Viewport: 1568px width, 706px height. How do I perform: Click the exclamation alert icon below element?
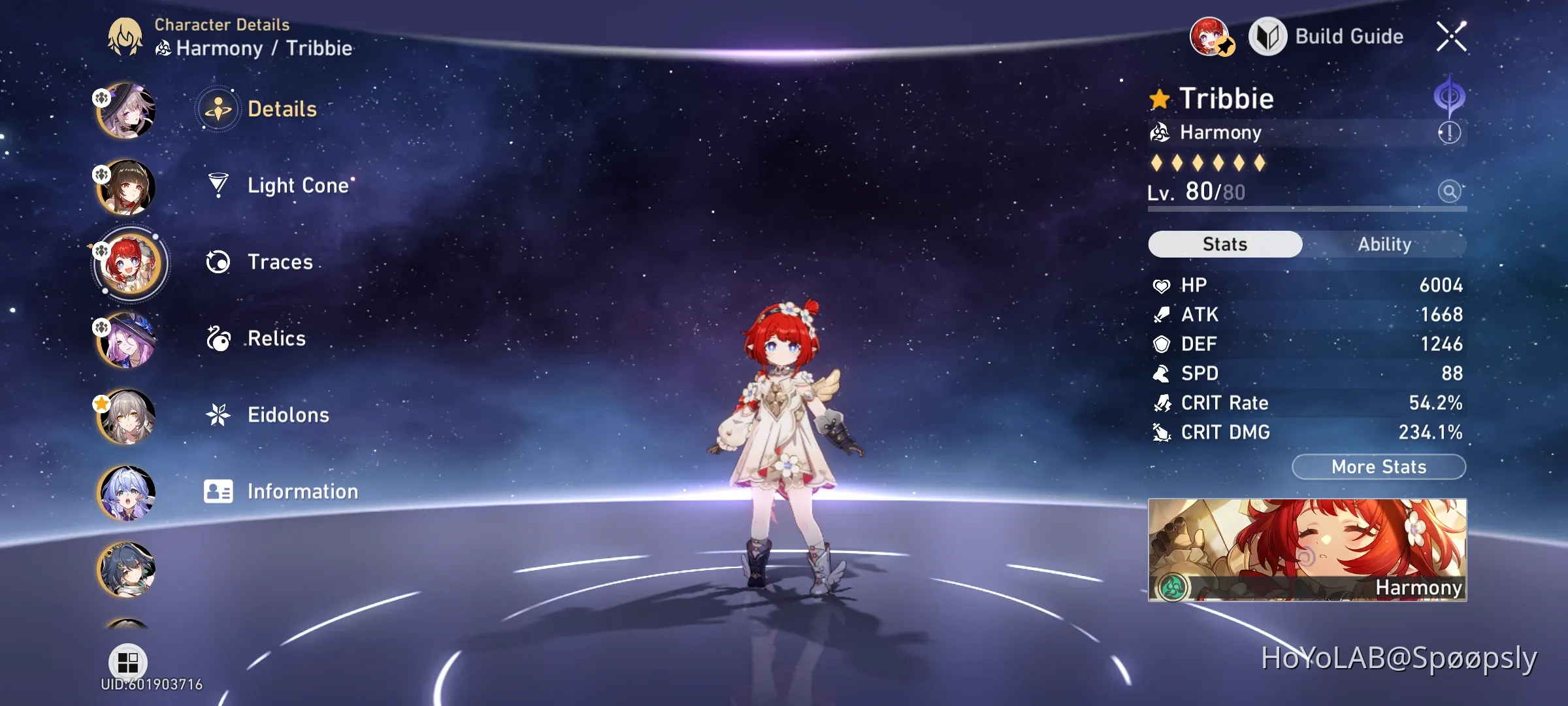point(1448,133)
